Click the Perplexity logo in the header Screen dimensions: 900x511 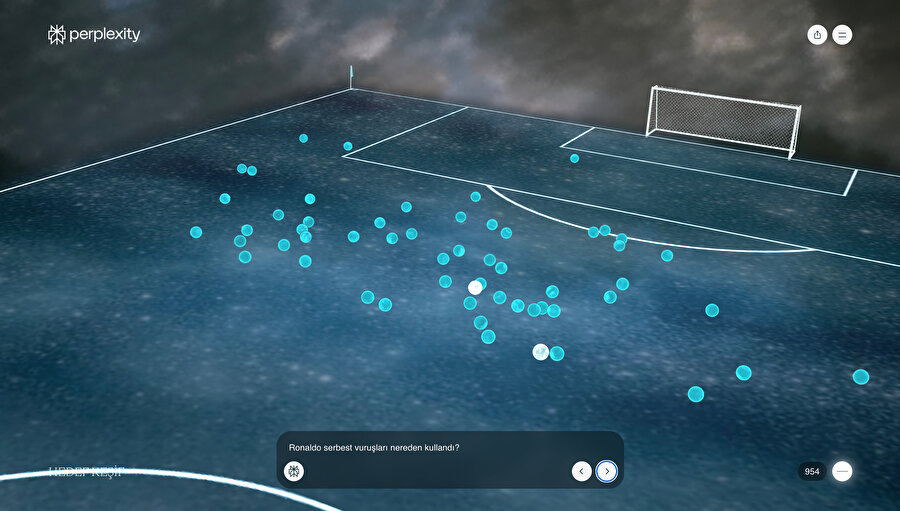[x=94, y=35]
